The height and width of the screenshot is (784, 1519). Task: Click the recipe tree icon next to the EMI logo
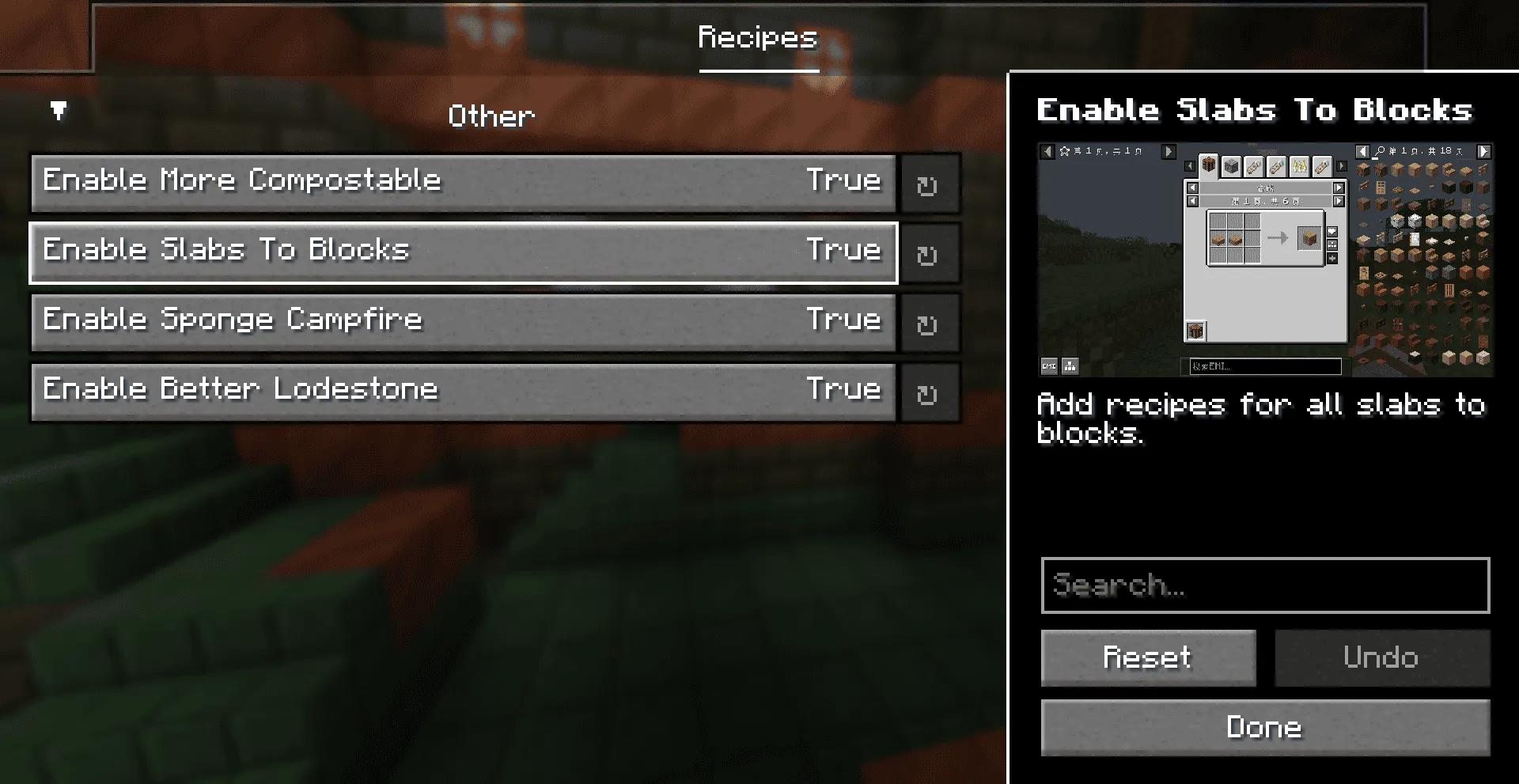coord(1070,366)
